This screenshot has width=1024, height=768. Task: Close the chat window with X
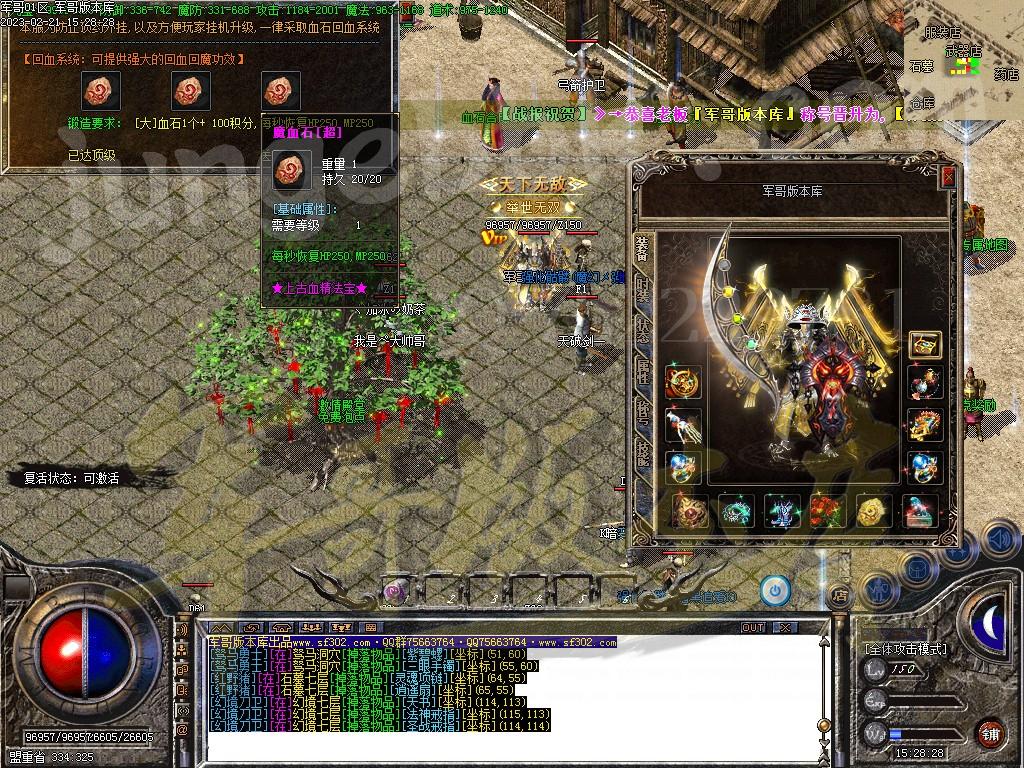pyautogui.click(x=786, y=628)
